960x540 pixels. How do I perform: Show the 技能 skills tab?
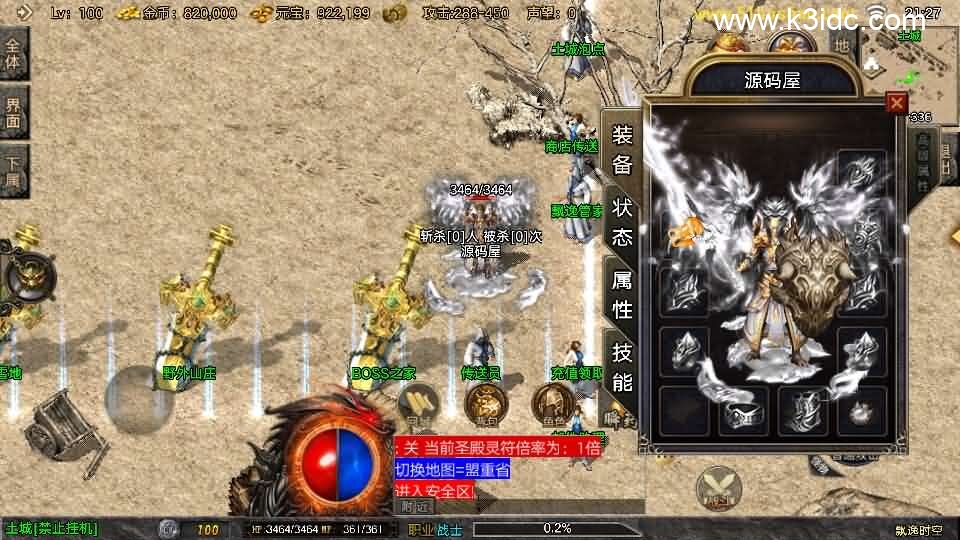621,367
